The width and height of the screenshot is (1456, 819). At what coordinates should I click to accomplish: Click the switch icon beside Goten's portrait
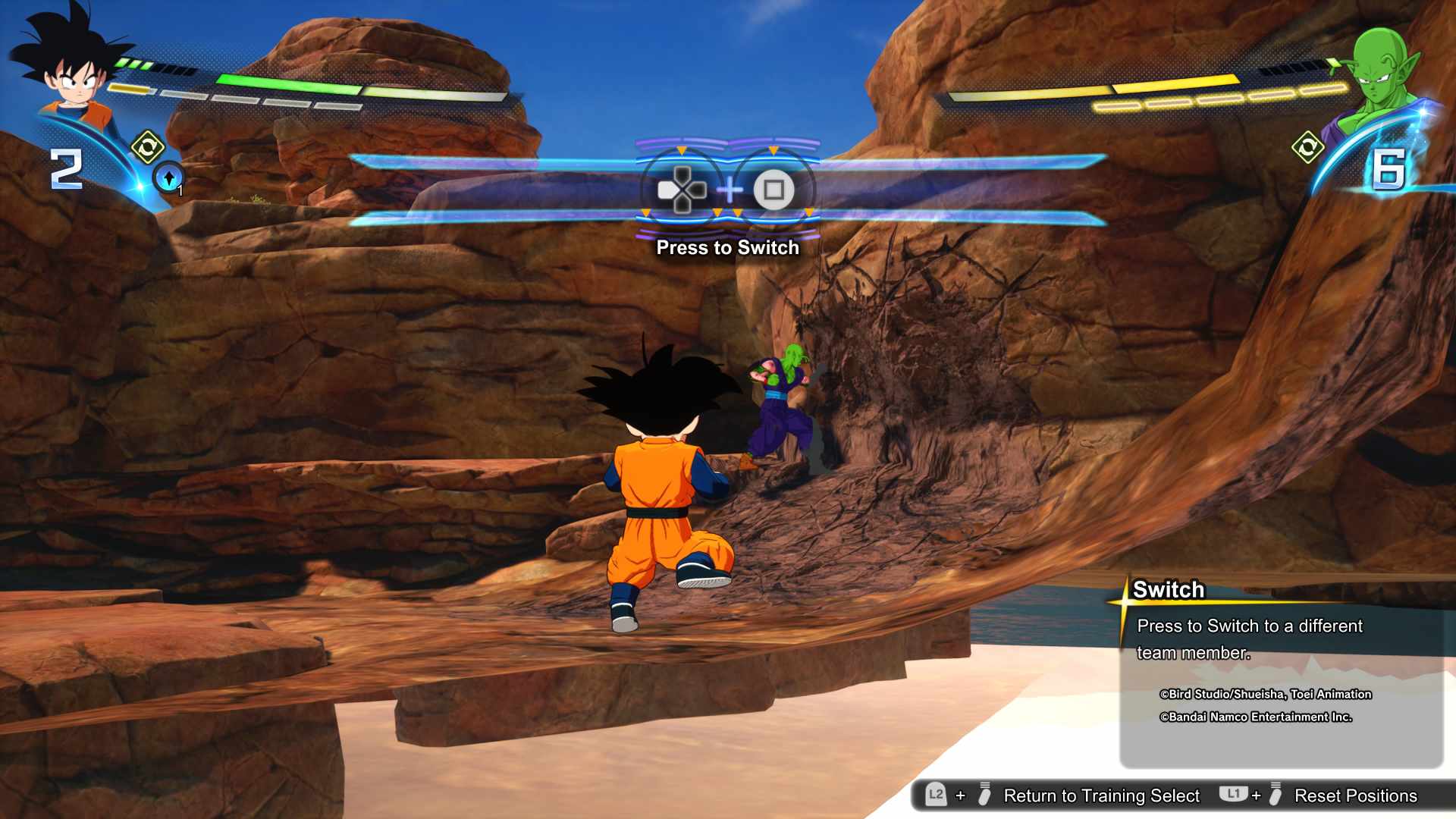(x=147, y=146)
